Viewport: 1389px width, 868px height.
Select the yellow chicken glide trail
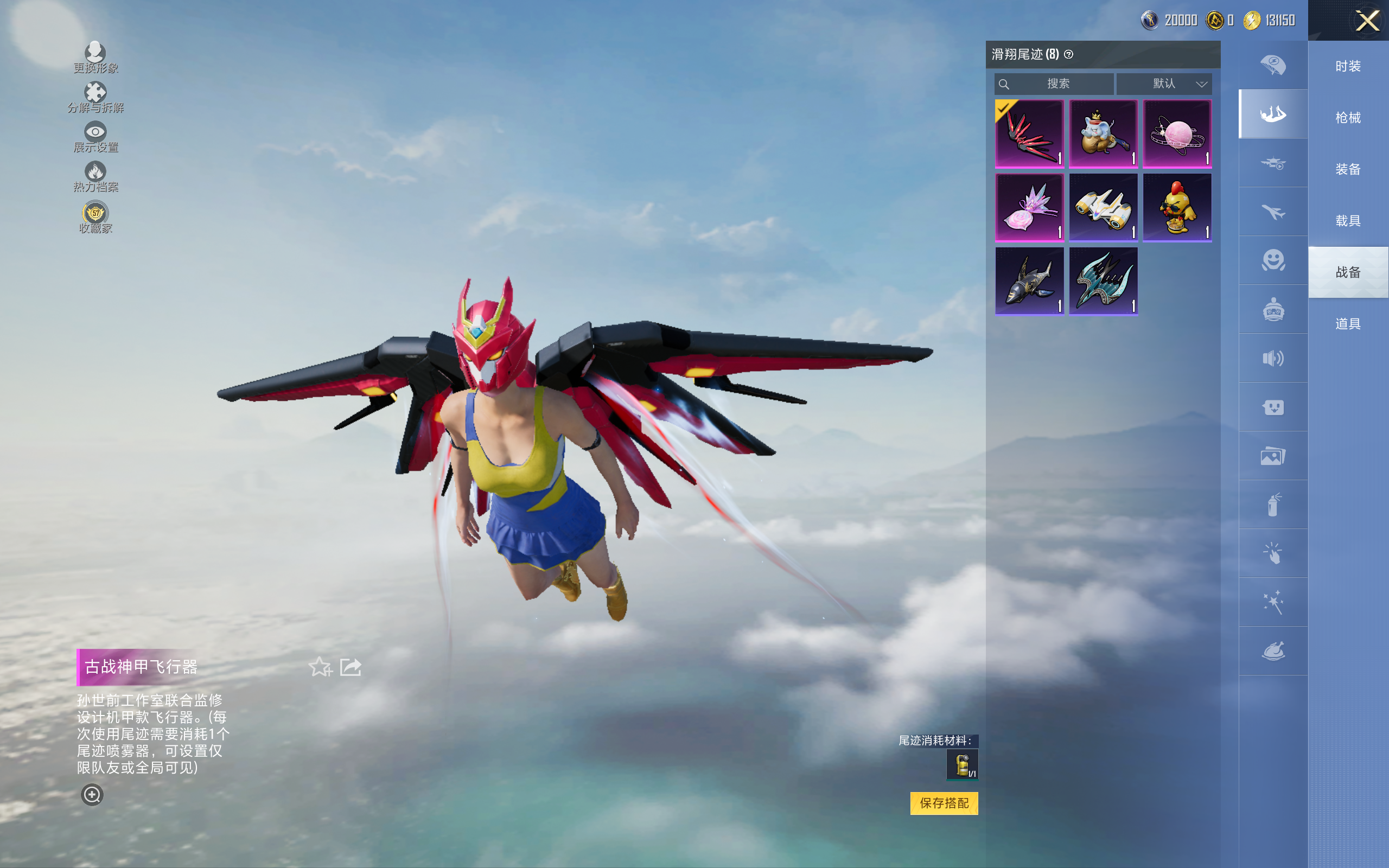tap(1177, 207)
